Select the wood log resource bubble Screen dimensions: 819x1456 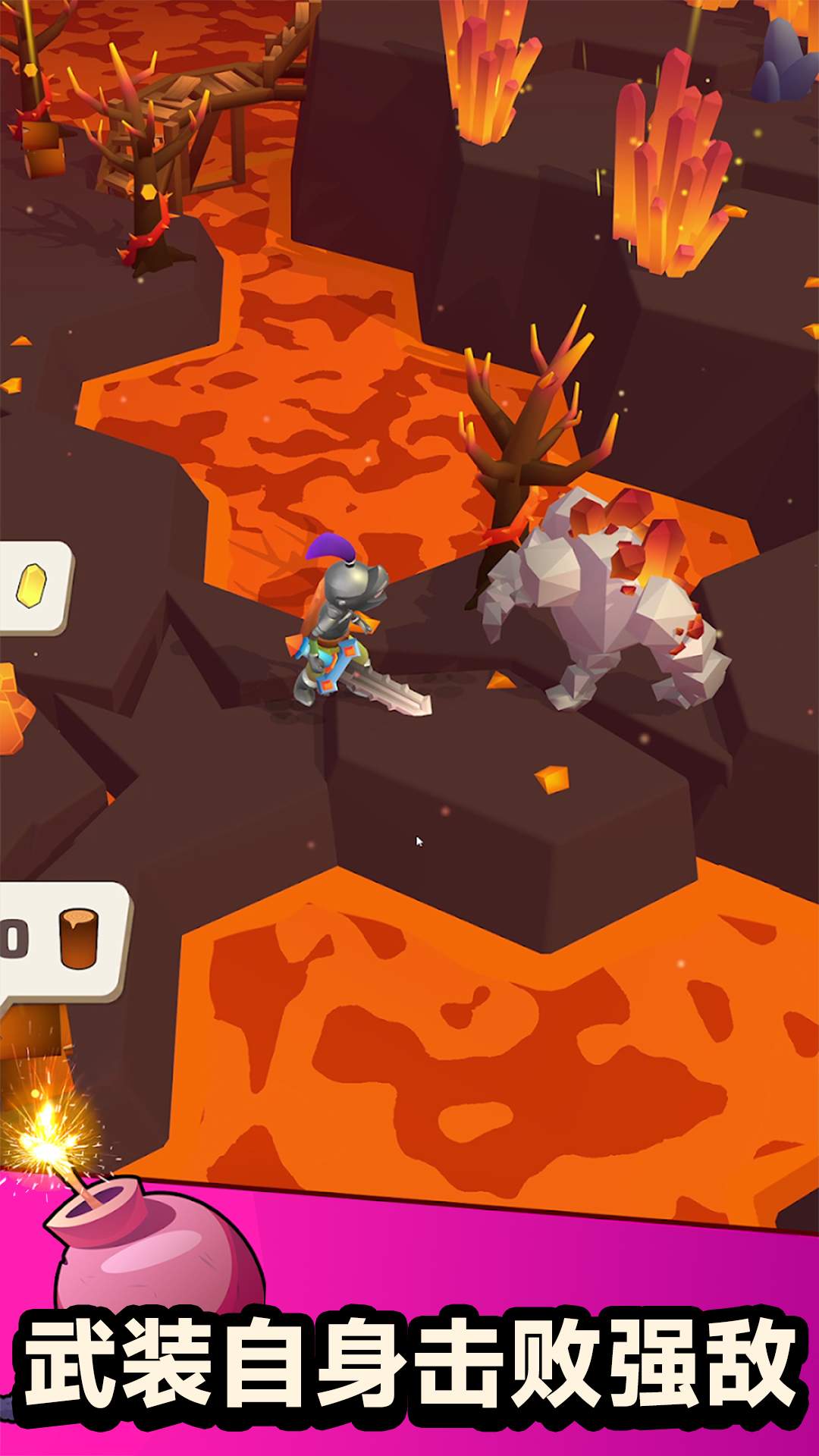point(62,941)
